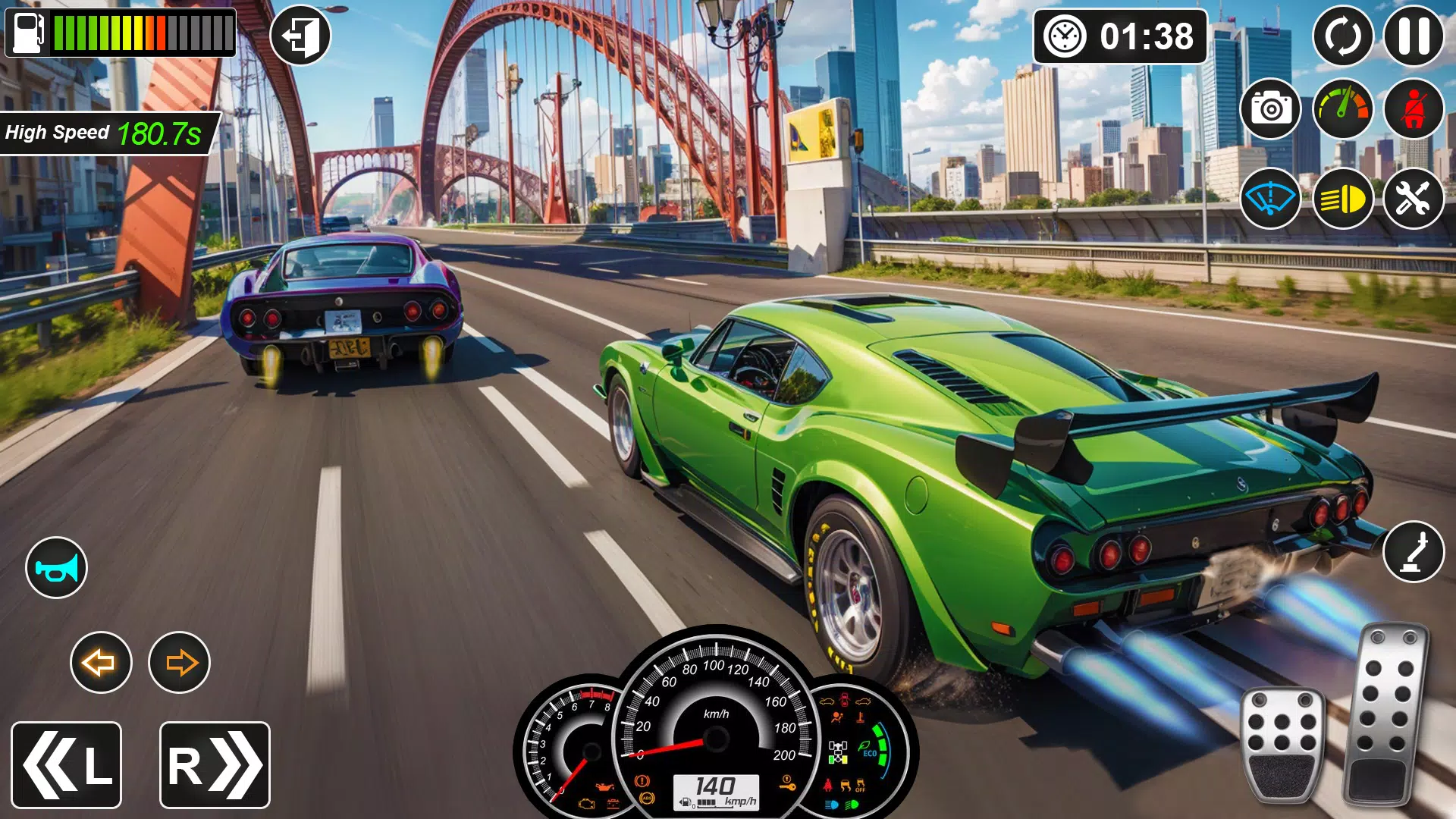
Task: Enable the right turn signal indicator
Action: pos(180,662)
